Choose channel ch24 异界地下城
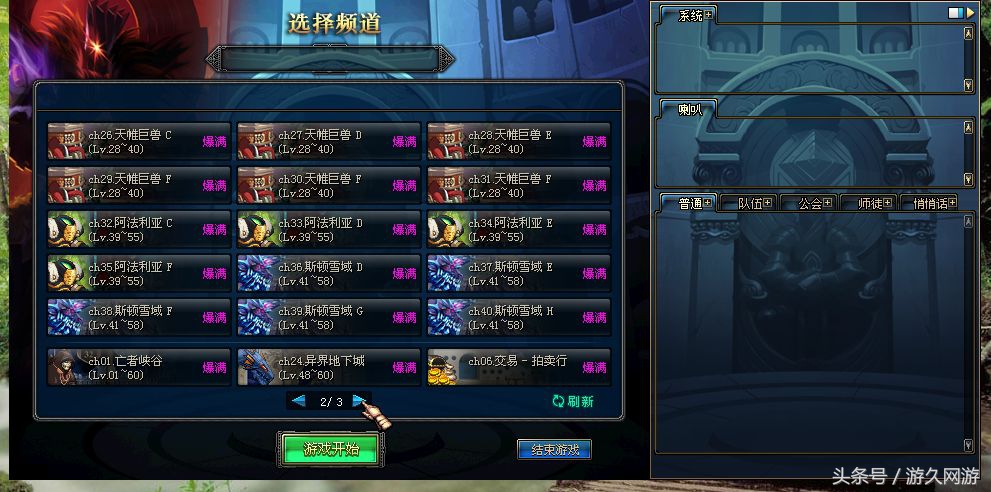The width and height of the screenshot is (991, 492). coord(329,367)
